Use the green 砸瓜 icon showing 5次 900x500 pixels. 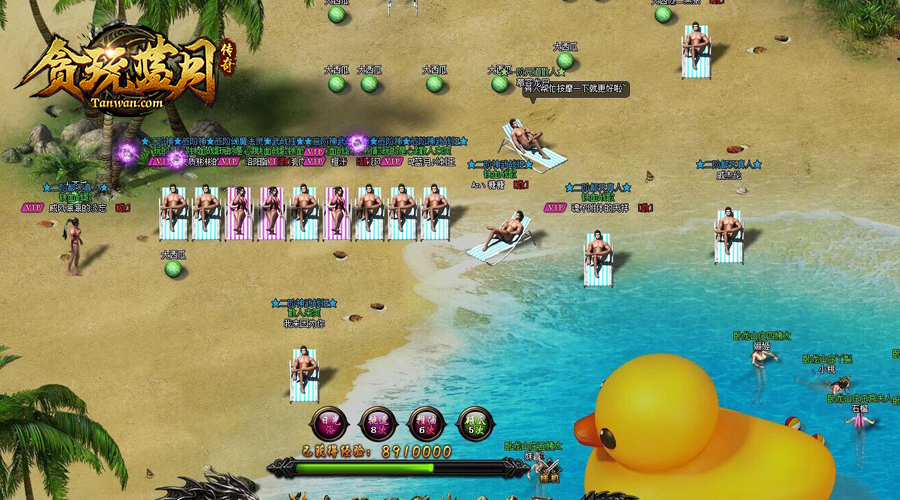(475, 424)
